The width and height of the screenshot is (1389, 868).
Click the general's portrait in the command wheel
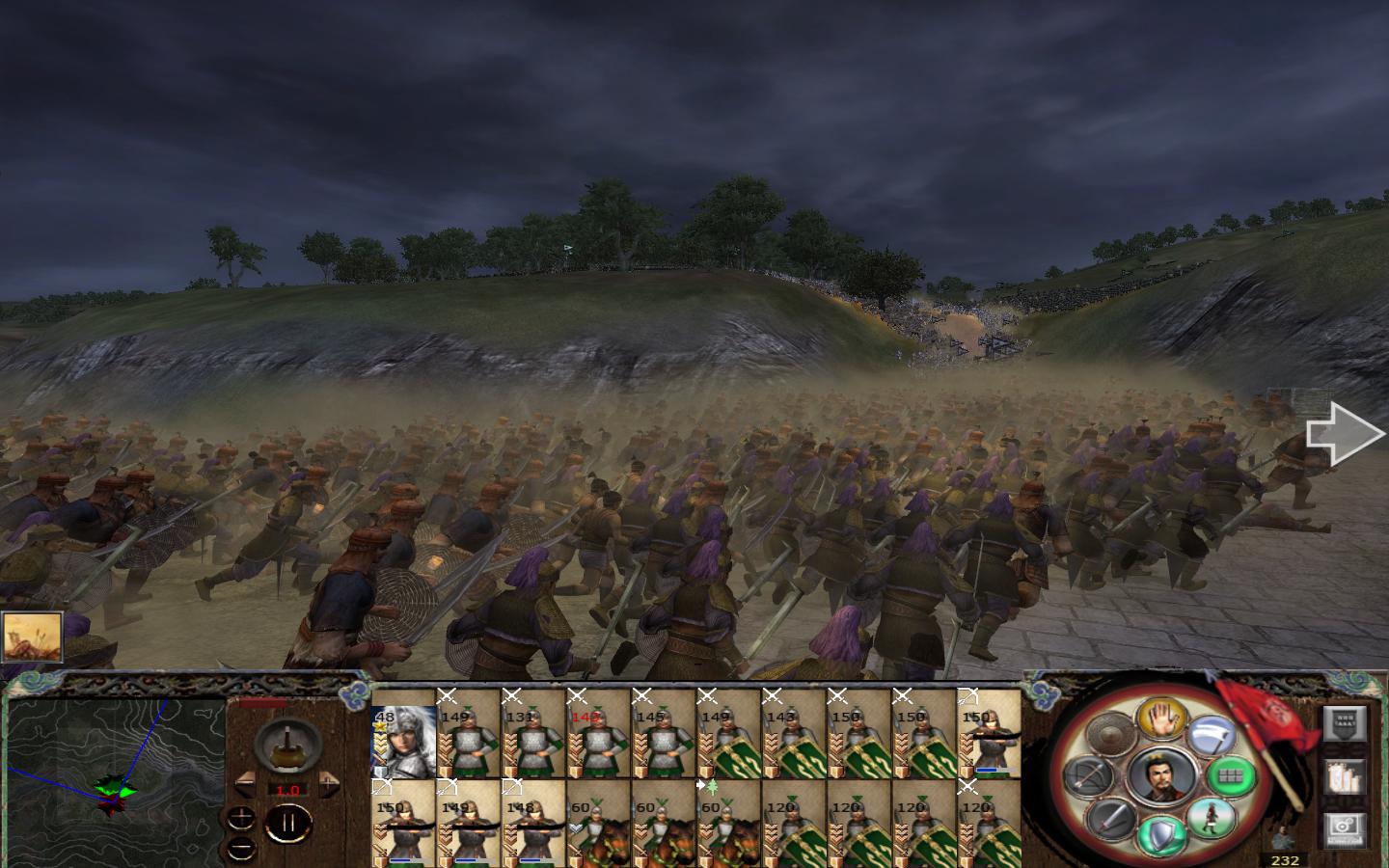click(x=1161, y=775)
